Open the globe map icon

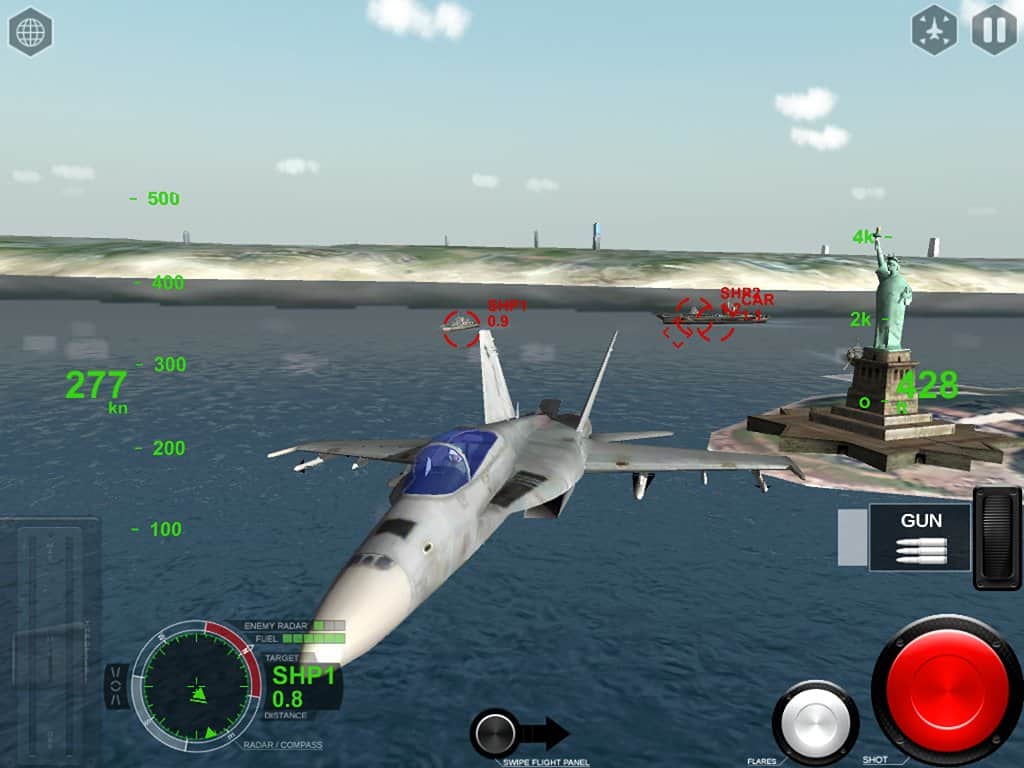pyautogui.click(x=30, y=32)
